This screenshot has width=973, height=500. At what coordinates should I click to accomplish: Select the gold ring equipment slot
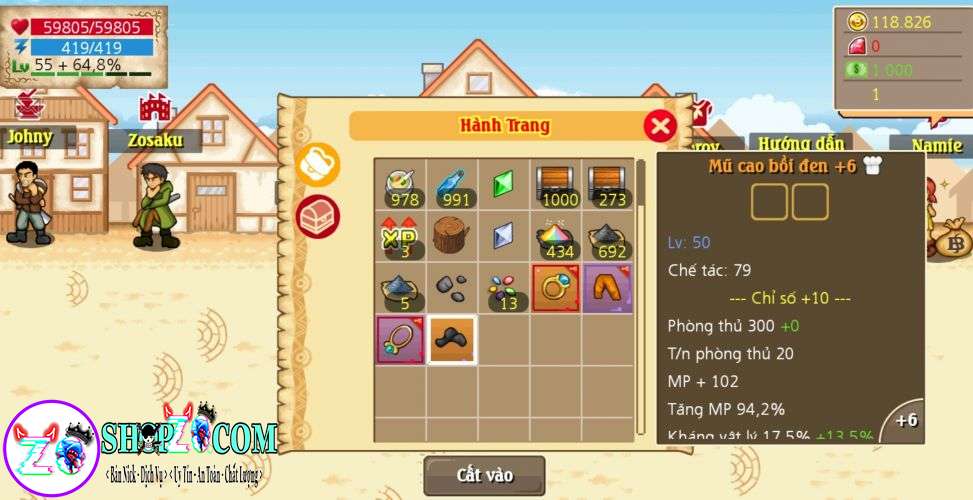pos(557,288)
